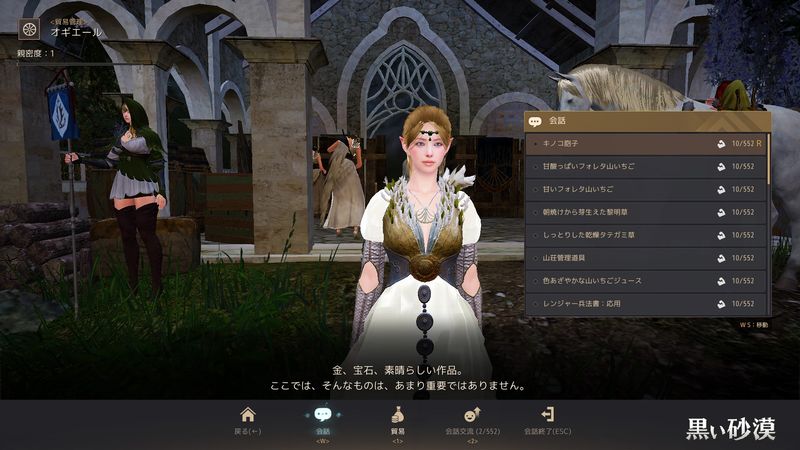Activate the 会話 speech bubble option
800x450 pixels.
pyautogui.click(x=322, y=418)
